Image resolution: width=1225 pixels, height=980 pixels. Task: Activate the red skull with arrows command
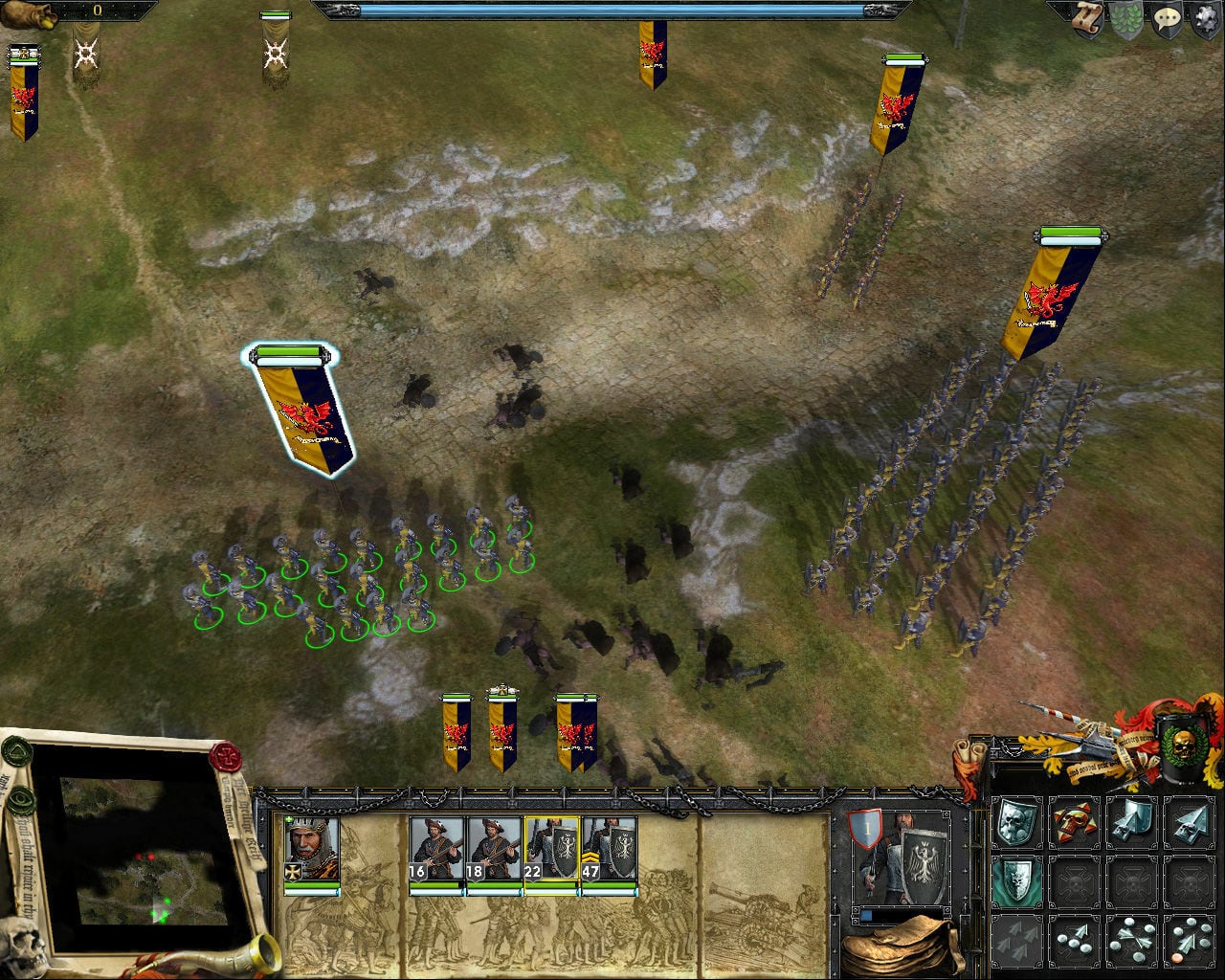(1074, 821)
